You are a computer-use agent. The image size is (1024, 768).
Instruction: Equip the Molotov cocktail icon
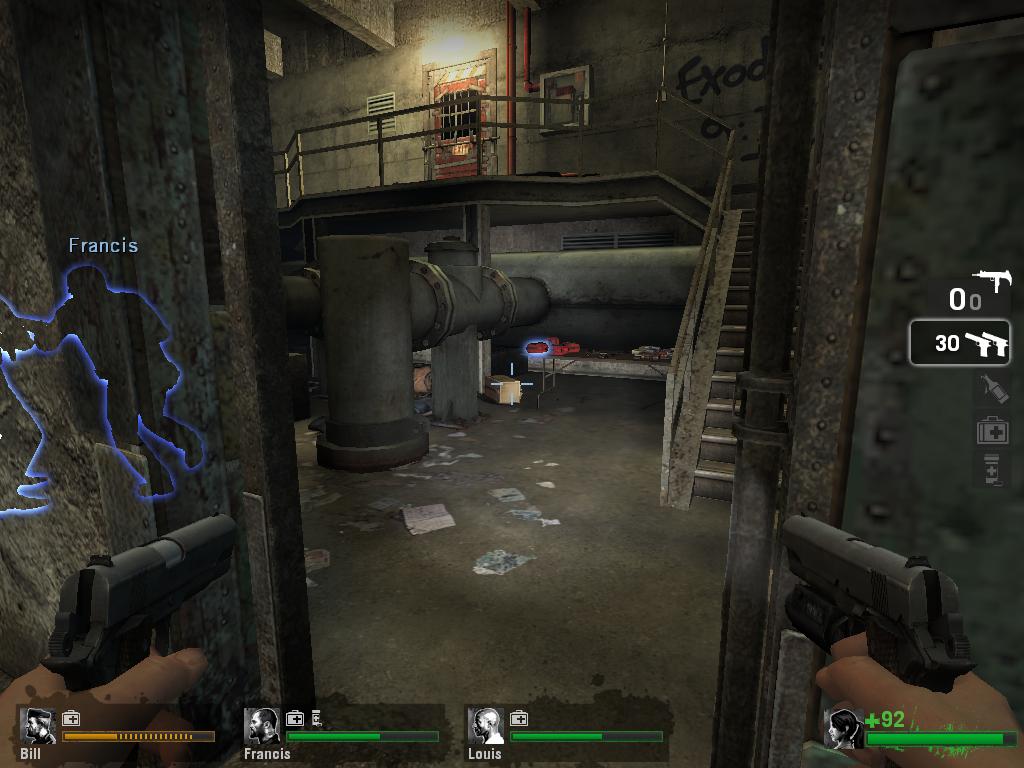991,387
